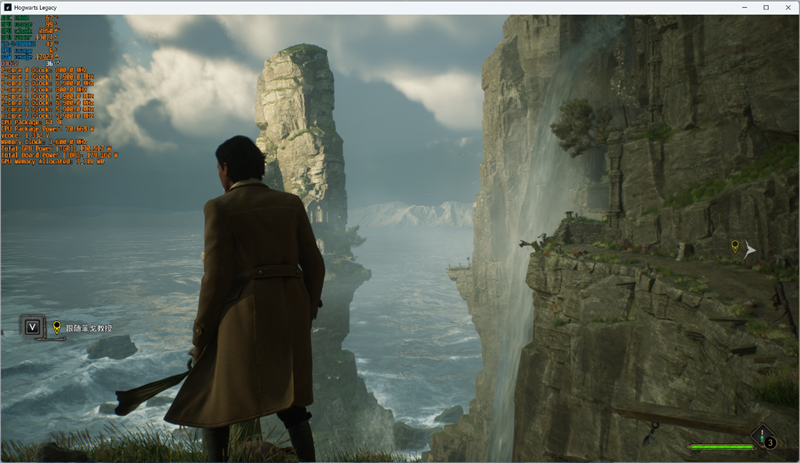Minimize the Hogwarts Legacy window
This screenshot has height=463, width=800.
(744, 7)
